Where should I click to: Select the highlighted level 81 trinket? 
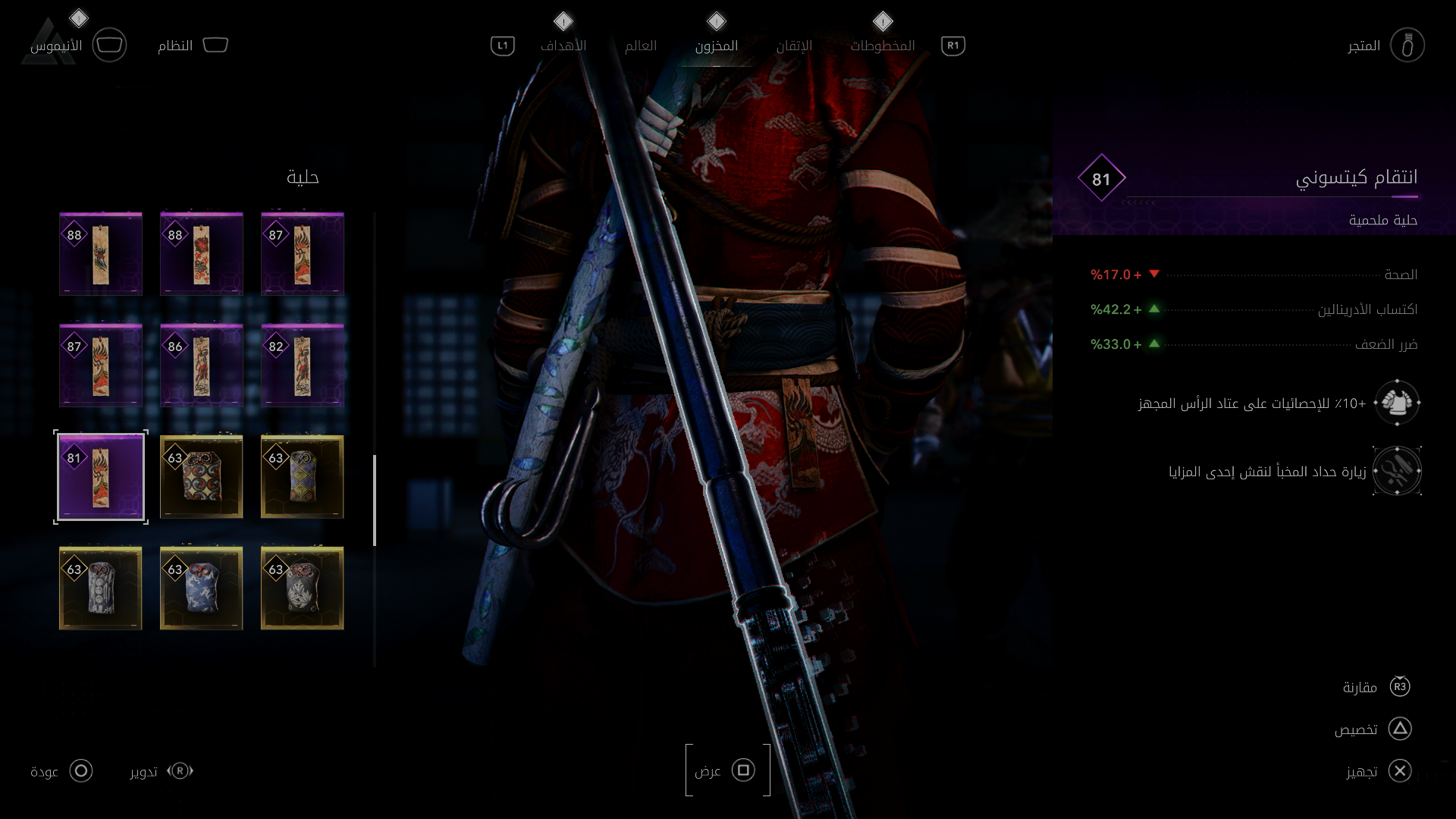pyautogui.click(x=101, y=477)
